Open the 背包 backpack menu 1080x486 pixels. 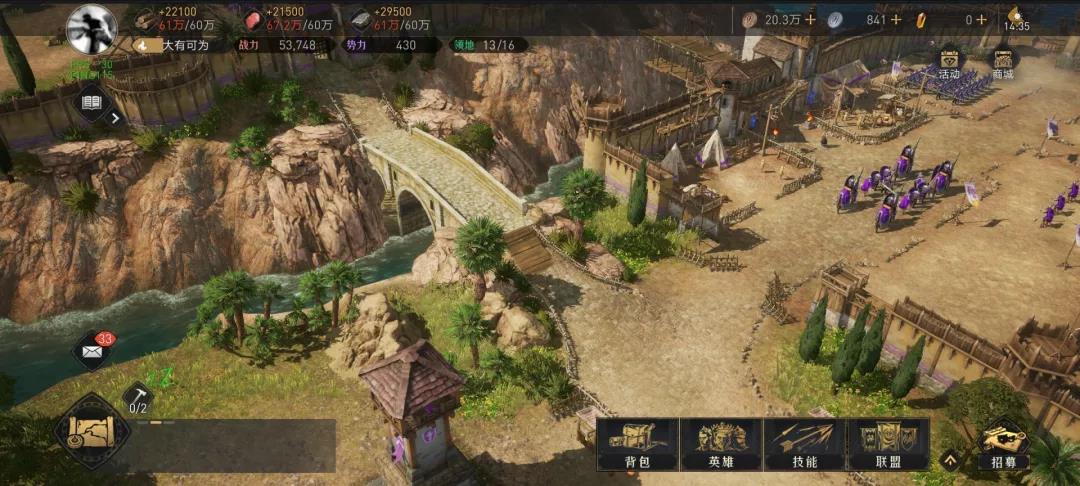[x=637, y=443]
